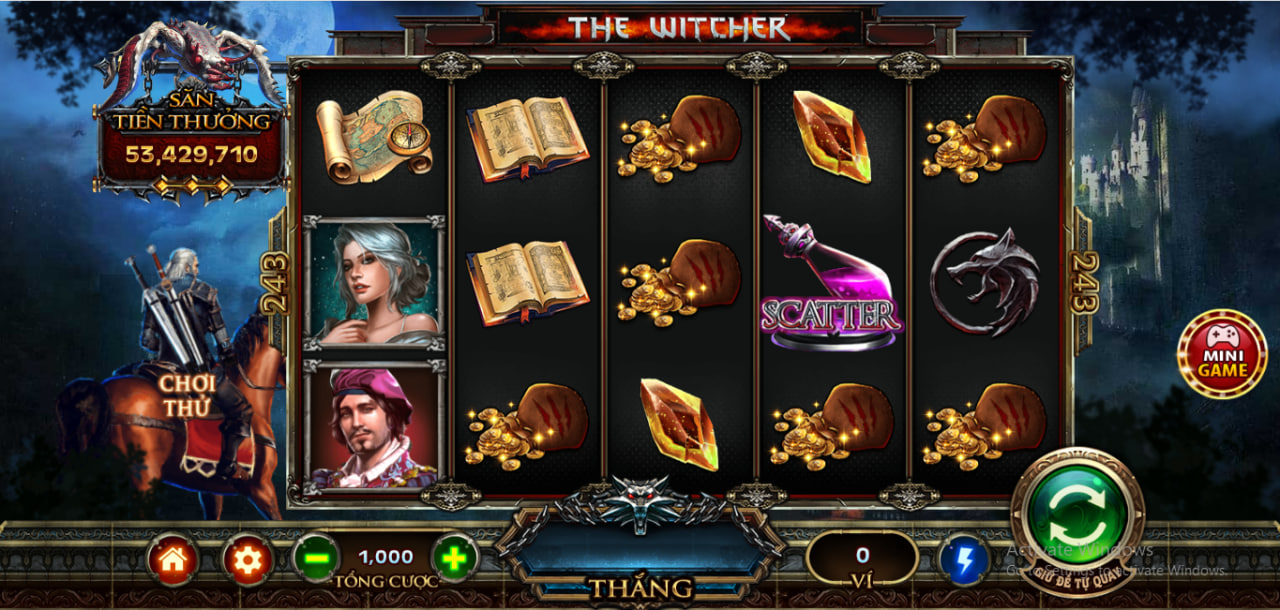The image size is (1280, 610).
Task: Open the Mini Game
Action: click(x=1222, y=354)
